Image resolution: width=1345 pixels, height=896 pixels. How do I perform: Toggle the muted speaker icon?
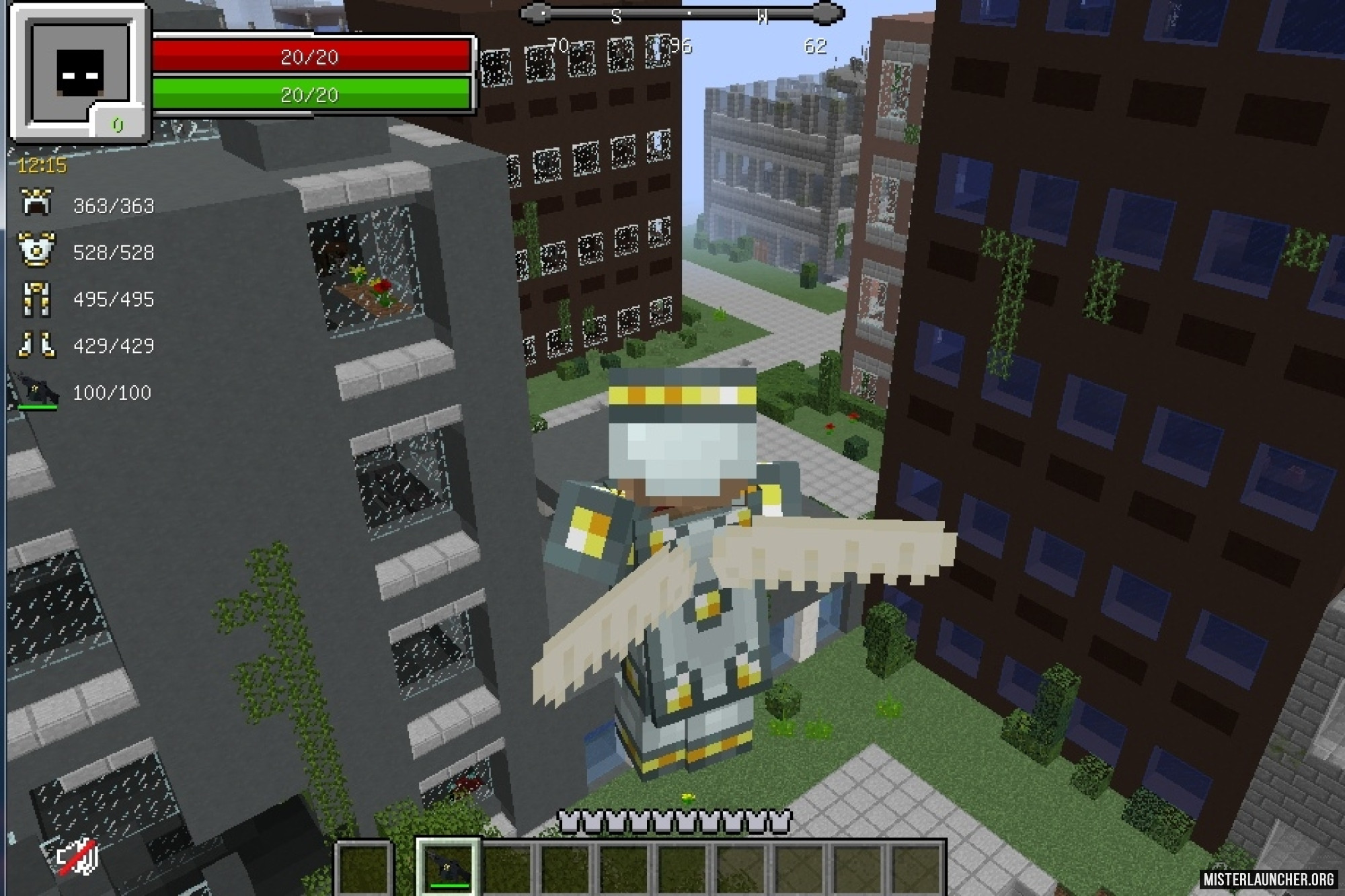click(x=78, y=857)
